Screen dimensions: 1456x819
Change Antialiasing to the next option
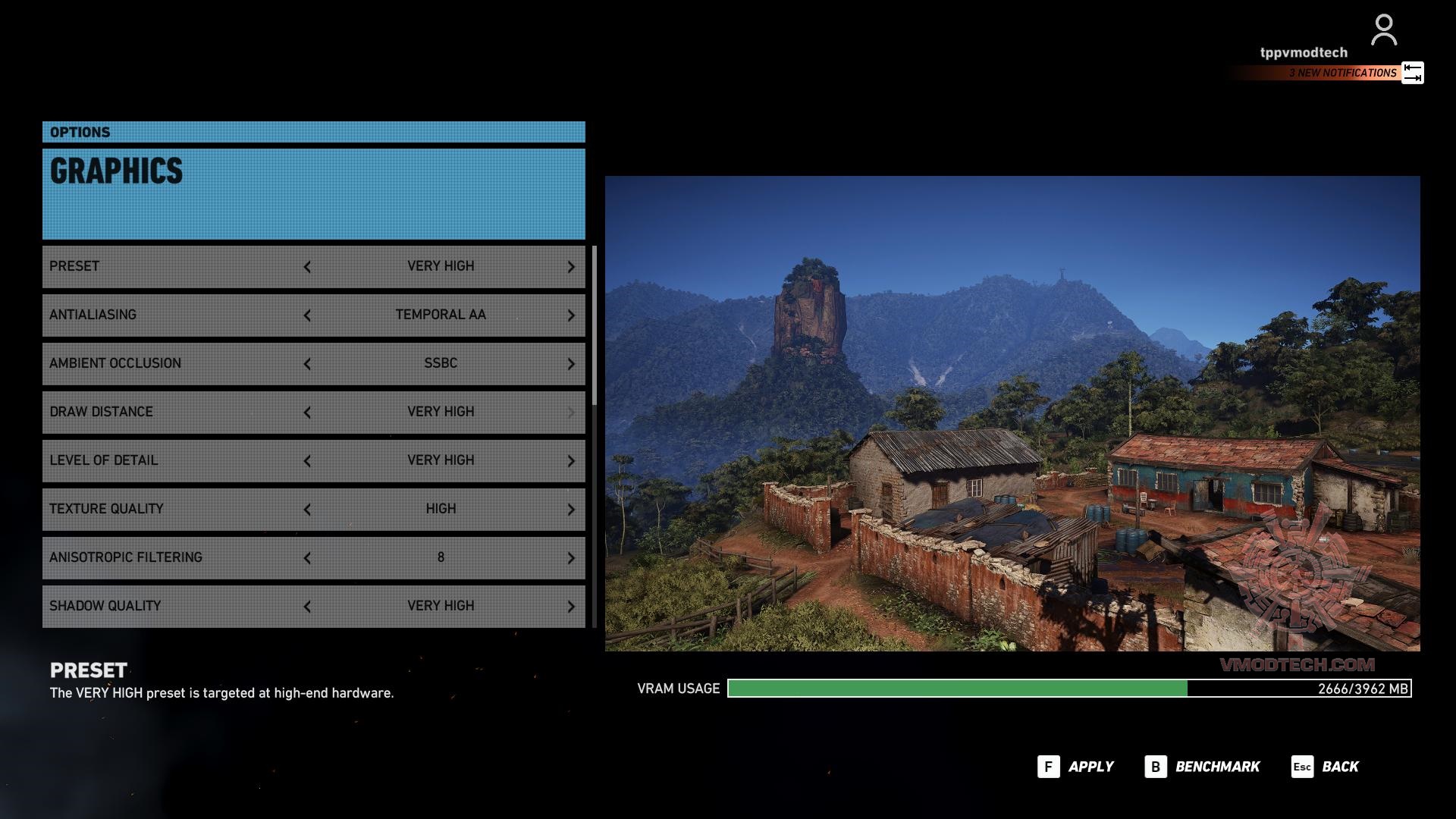coord(571,315)
